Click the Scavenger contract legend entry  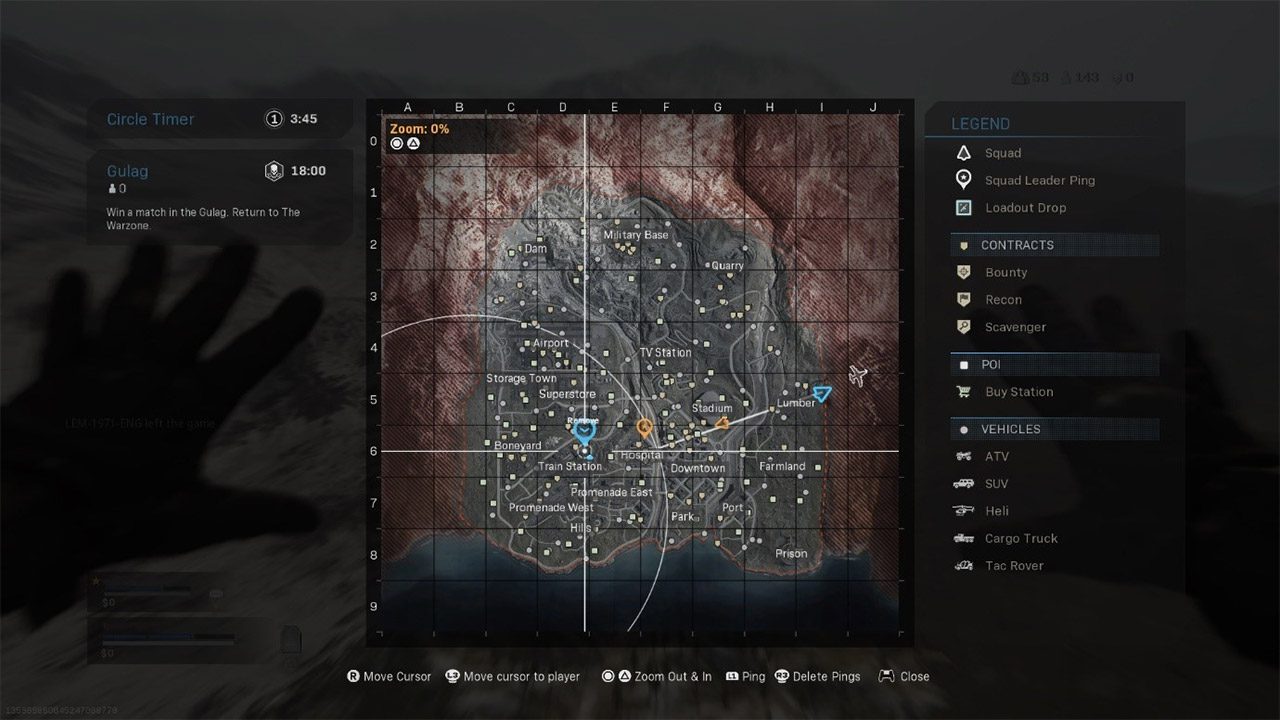click(1015, 327)
